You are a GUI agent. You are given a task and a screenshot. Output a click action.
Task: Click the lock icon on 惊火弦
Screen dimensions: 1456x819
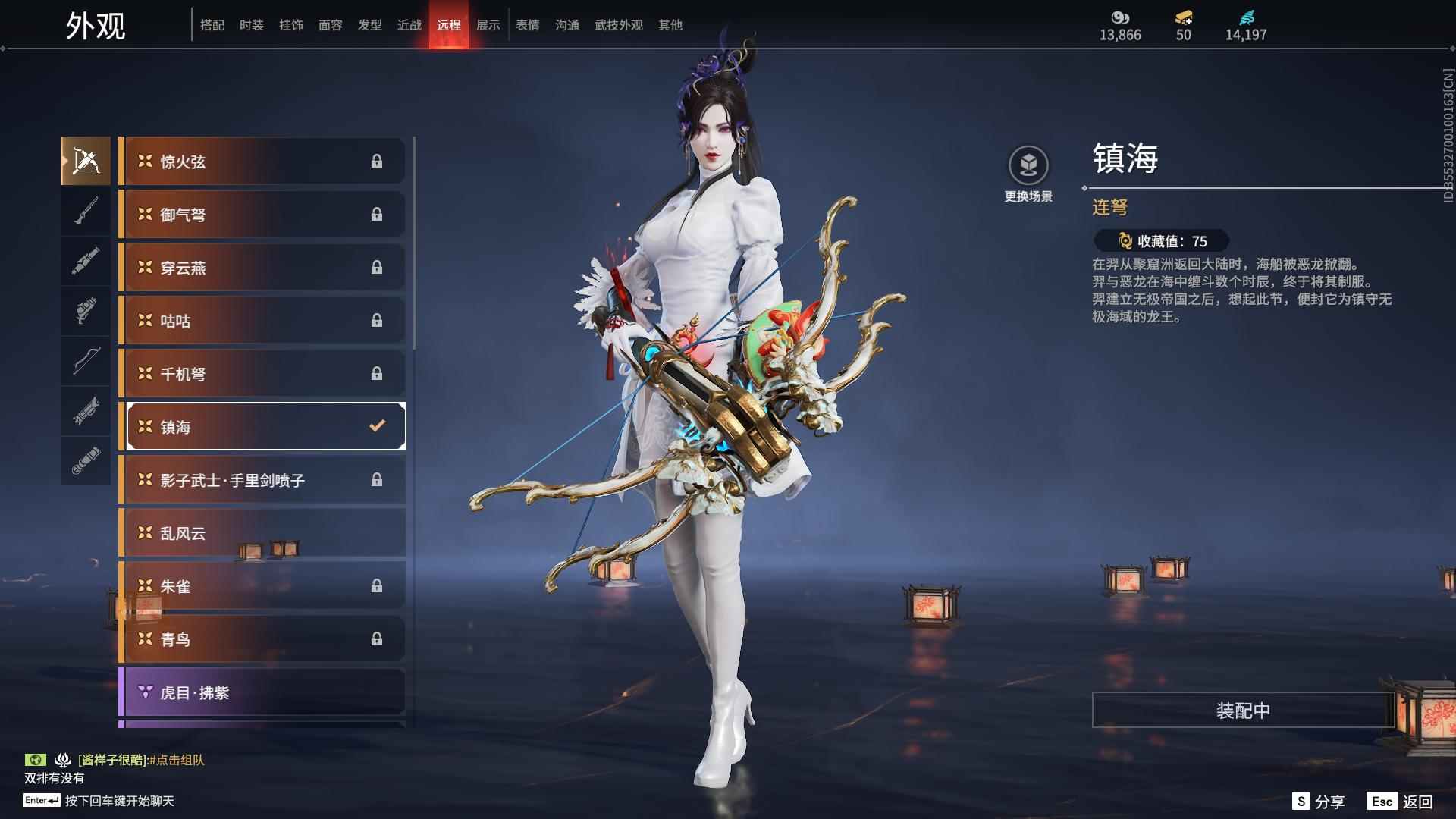(x=377, y=161)
